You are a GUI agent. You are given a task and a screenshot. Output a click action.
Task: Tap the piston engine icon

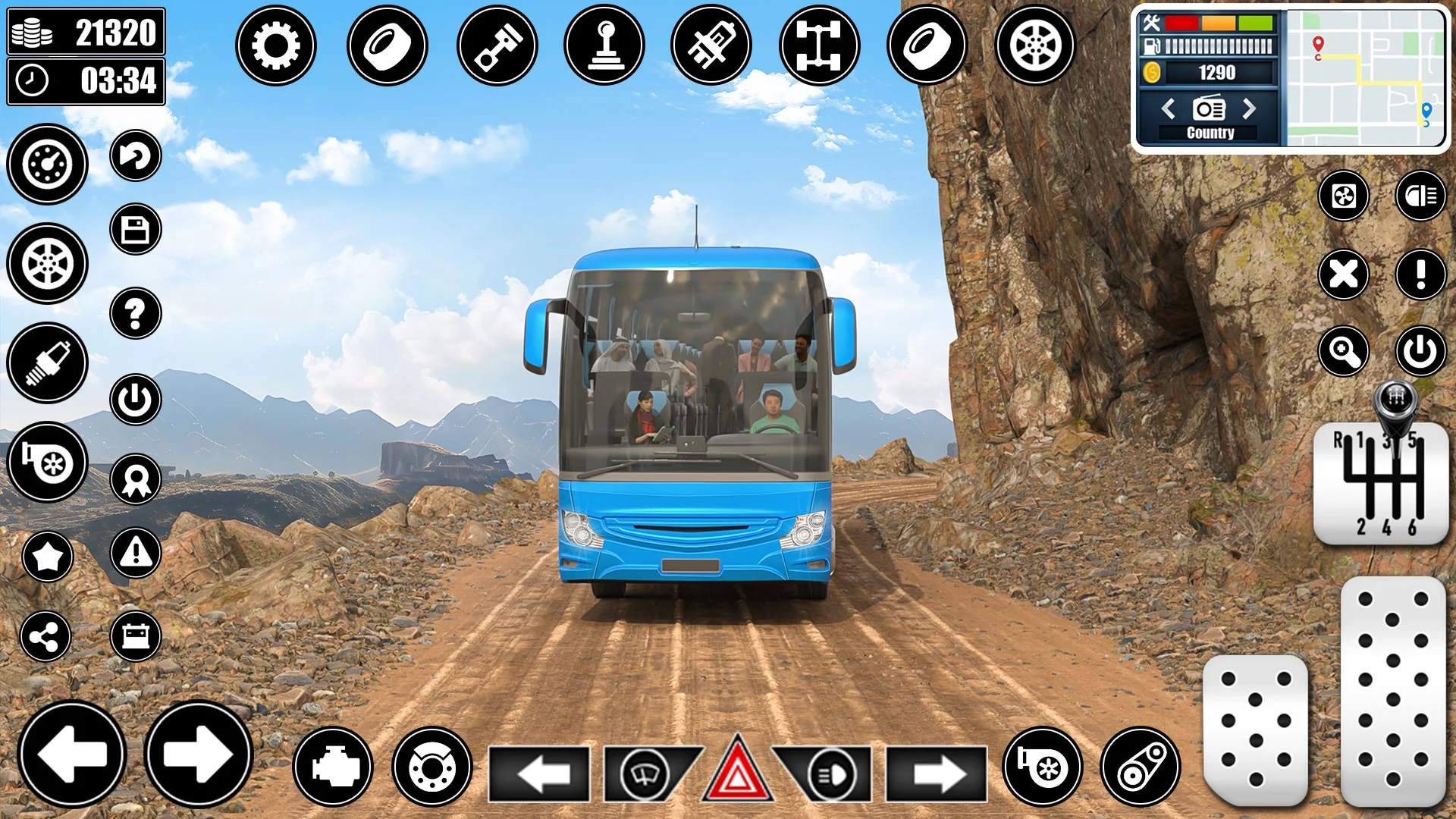tap(497, 45)
